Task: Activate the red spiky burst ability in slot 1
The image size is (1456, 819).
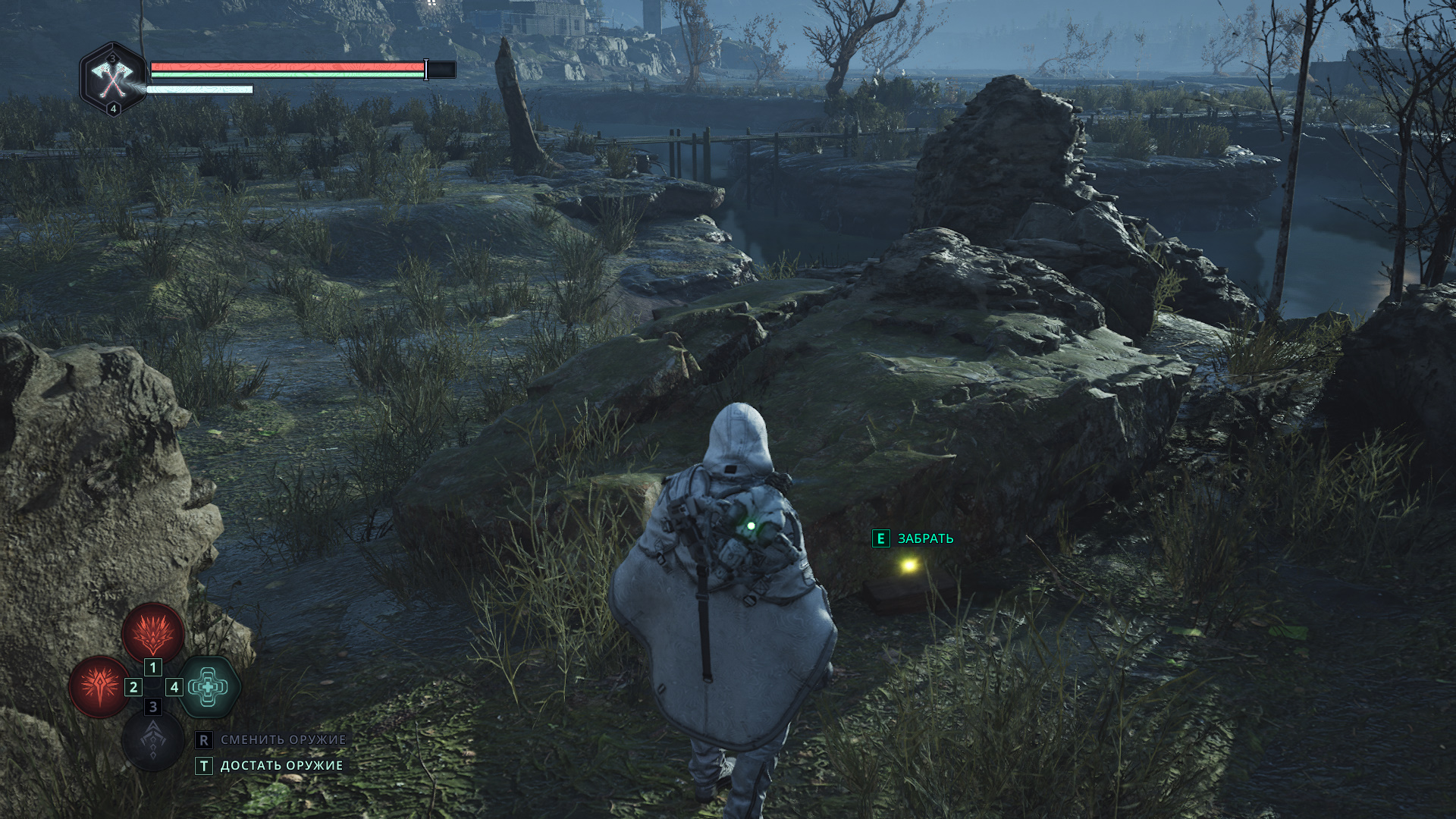Action: click(x=153, y=632)
